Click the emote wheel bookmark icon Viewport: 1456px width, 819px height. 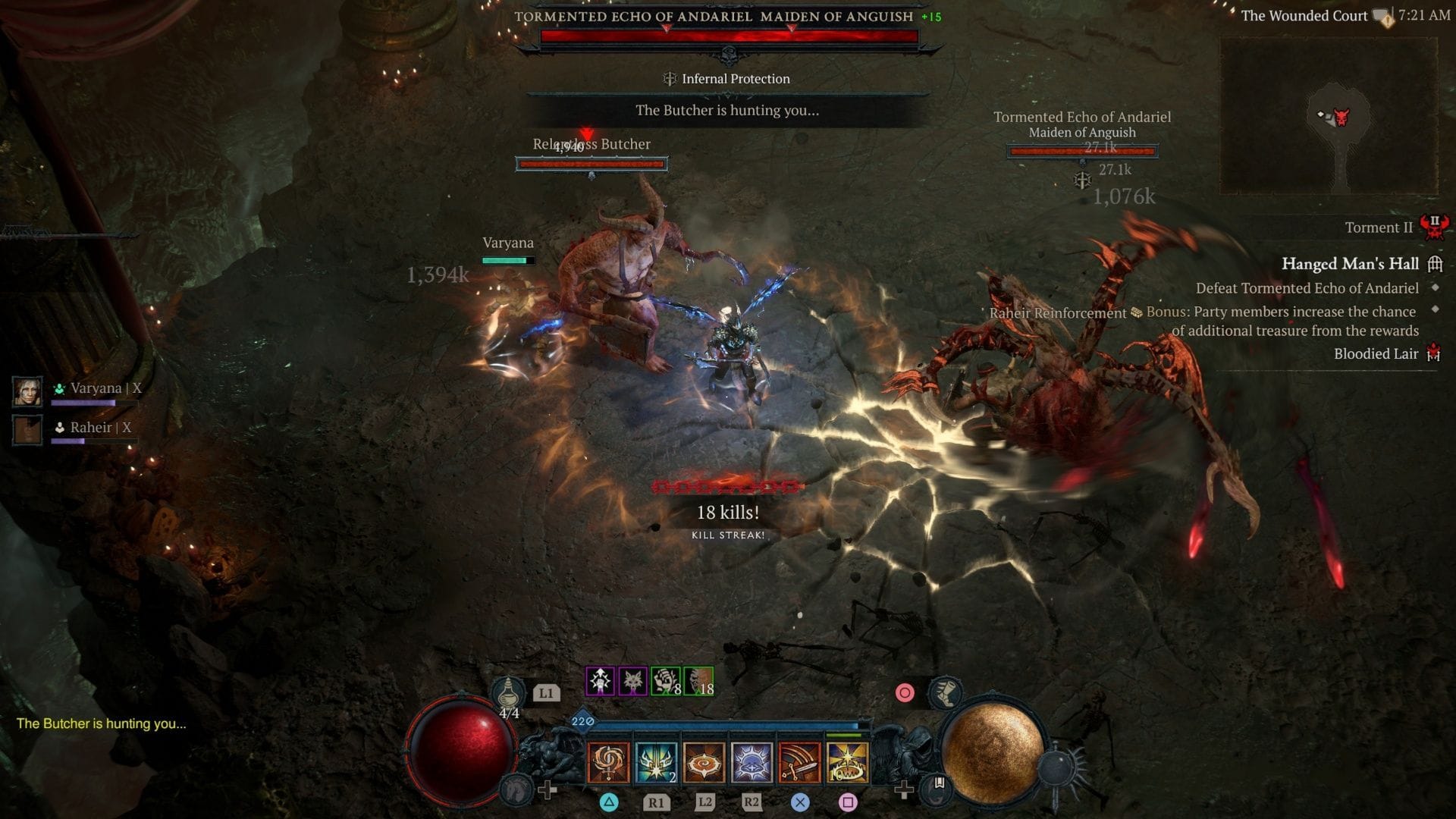click(938, 788)
